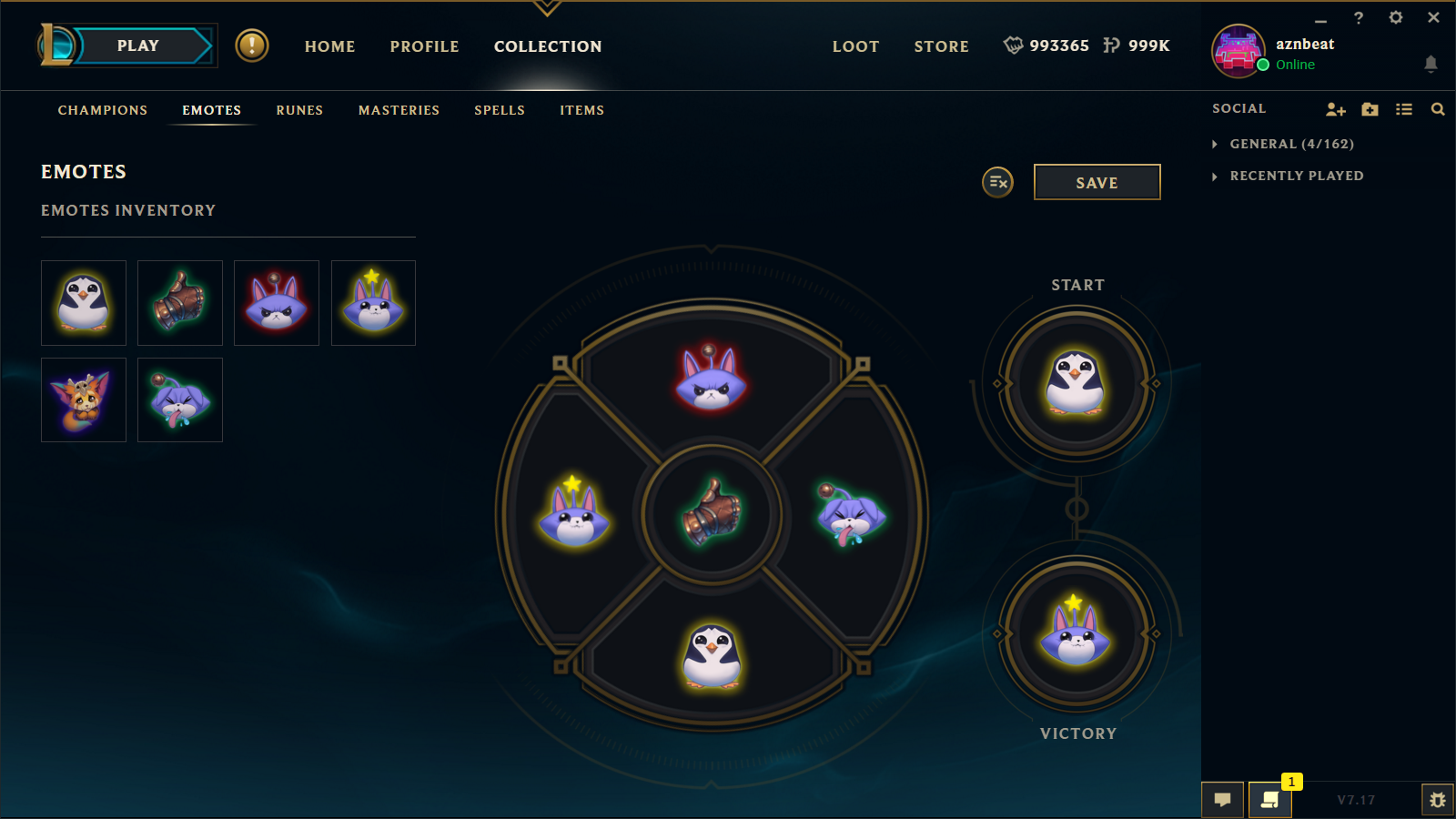This screenshot has height=819, width=1456.
Task: Select the penguin emote in the inventory
Action: 83,303
